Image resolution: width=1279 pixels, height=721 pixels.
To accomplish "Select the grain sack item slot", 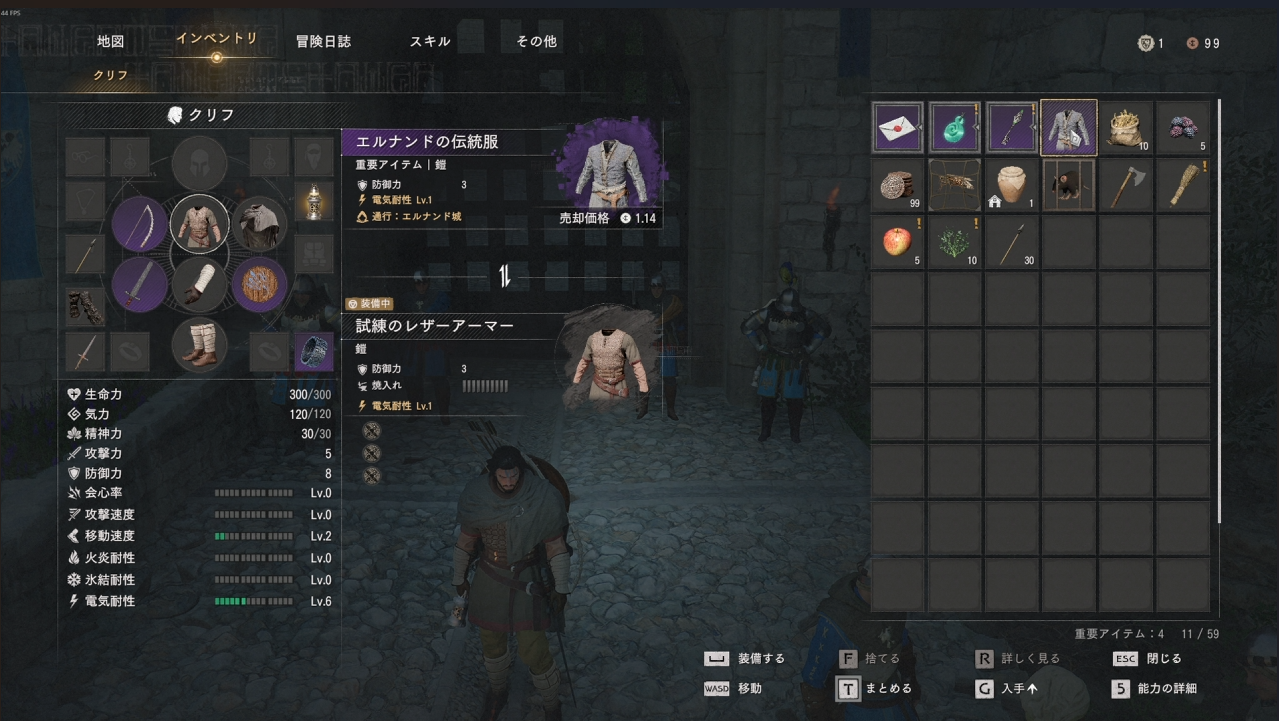I will 1127,128.
